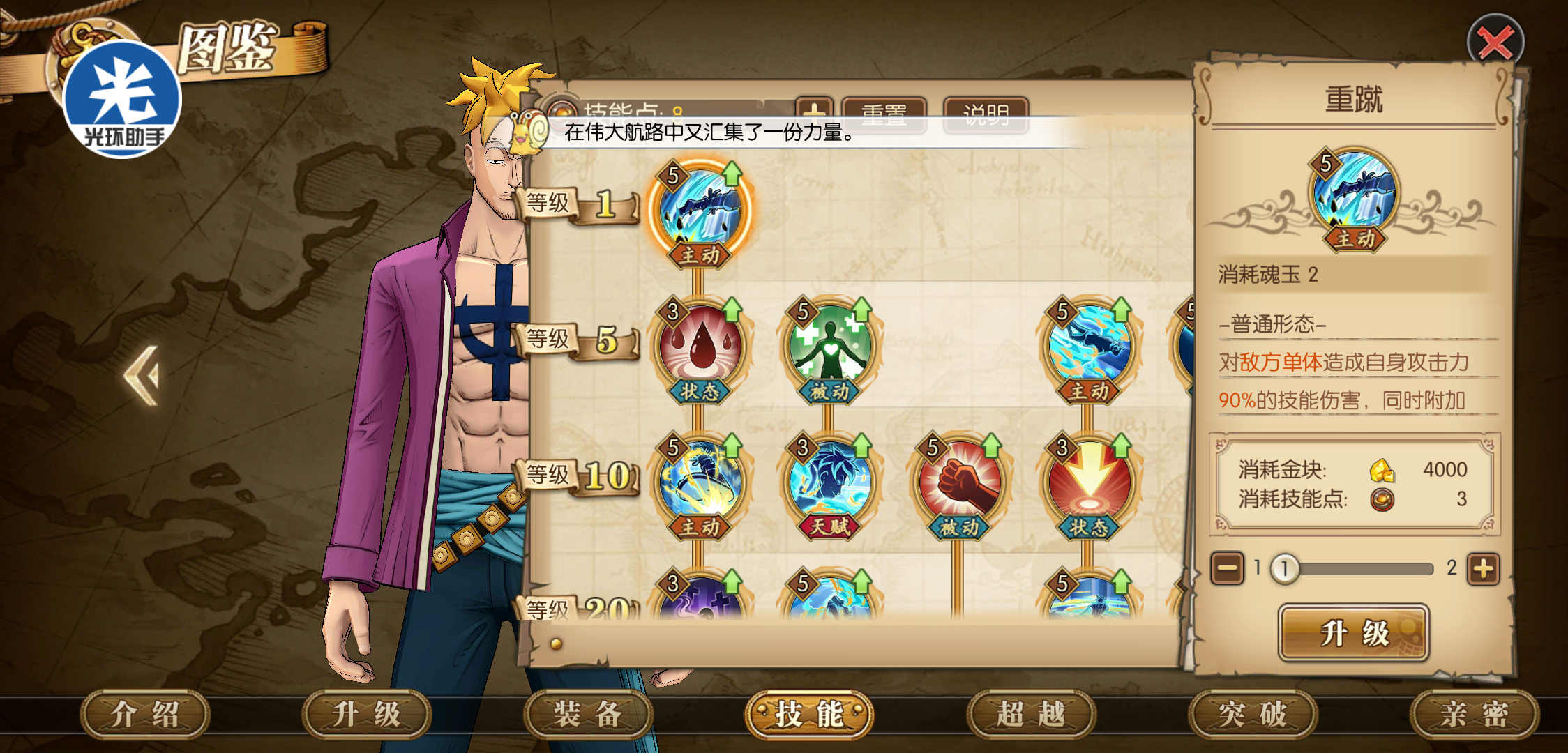Open the 超越 tab

(x=1031, y=715)
